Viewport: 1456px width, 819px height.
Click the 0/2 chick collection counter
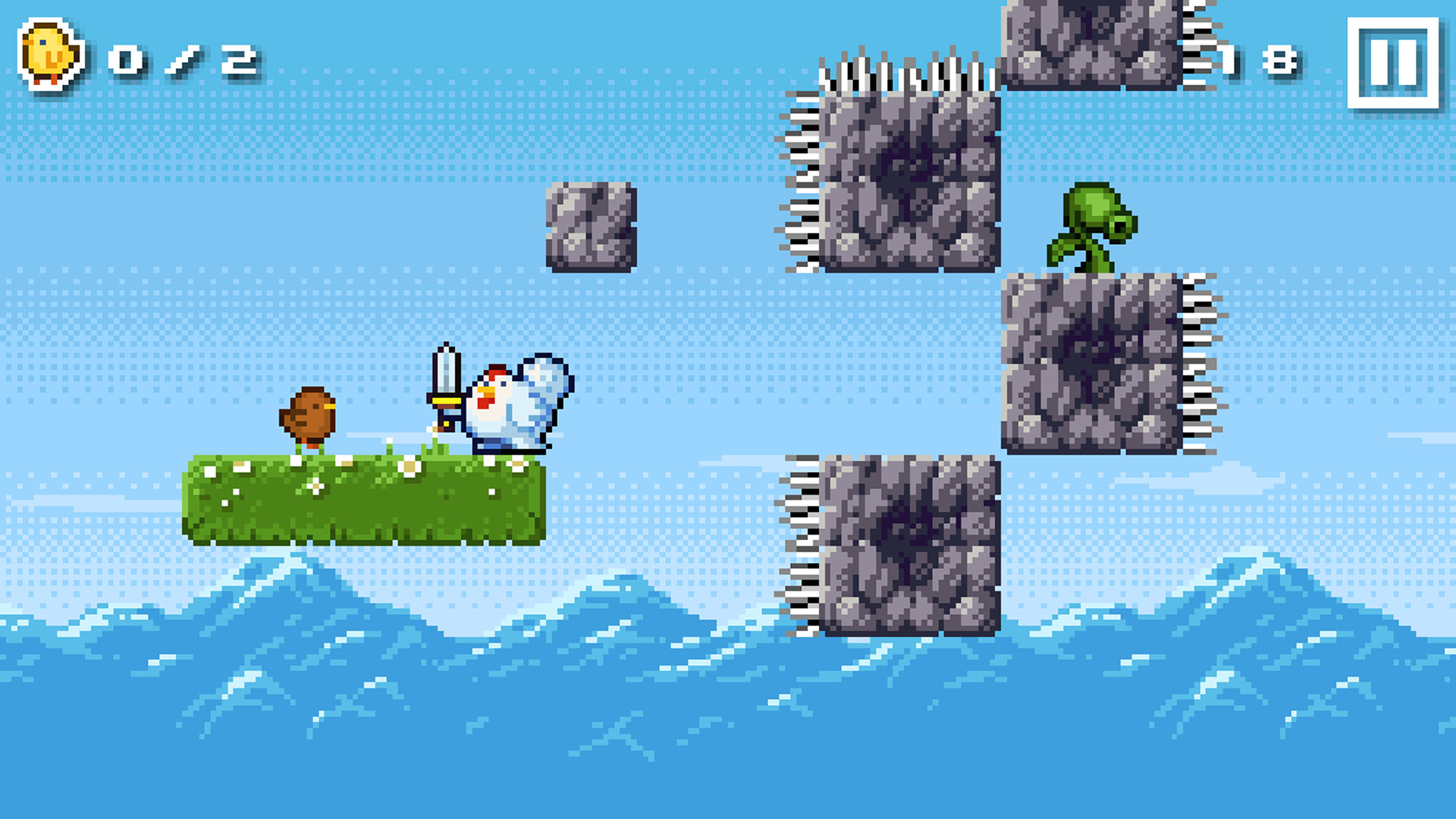[178, 61]
